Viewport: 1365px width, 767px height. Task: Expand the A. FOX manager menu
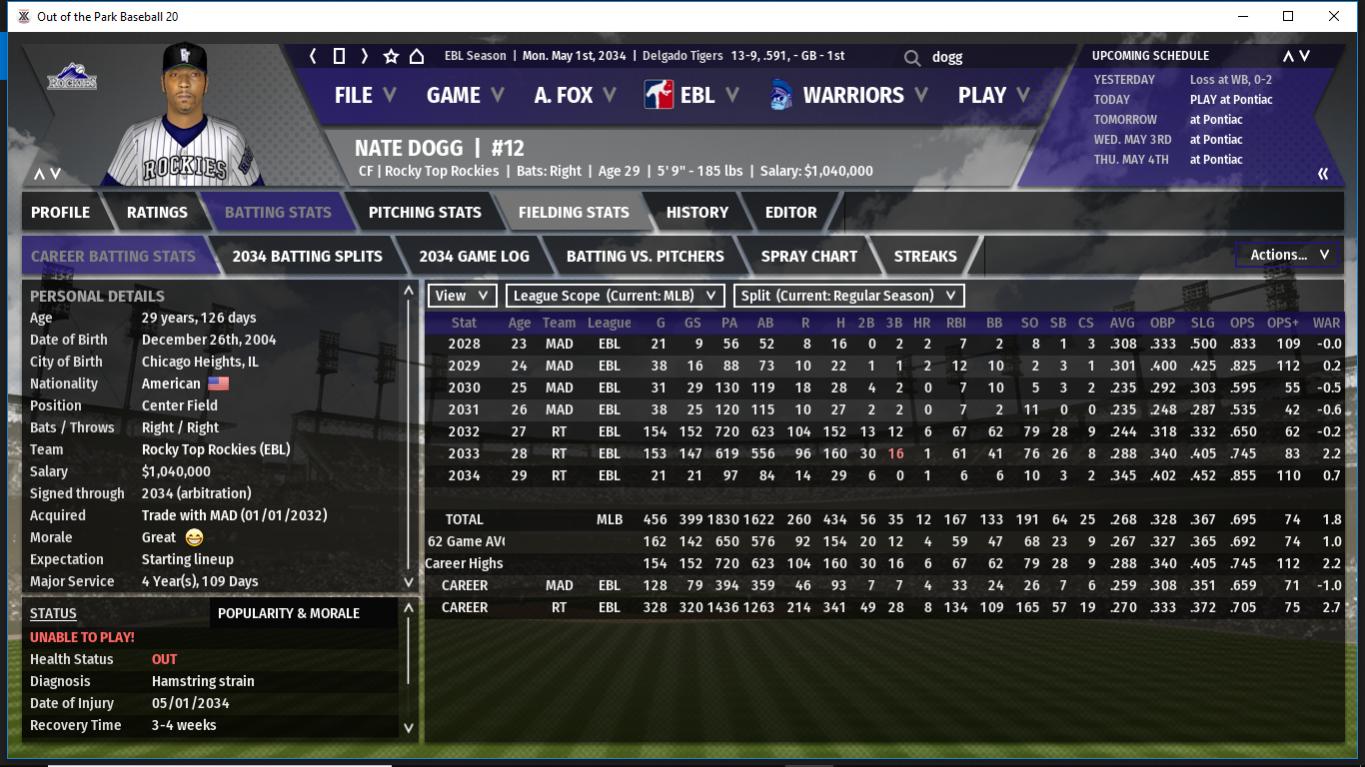tap(574, 95)
